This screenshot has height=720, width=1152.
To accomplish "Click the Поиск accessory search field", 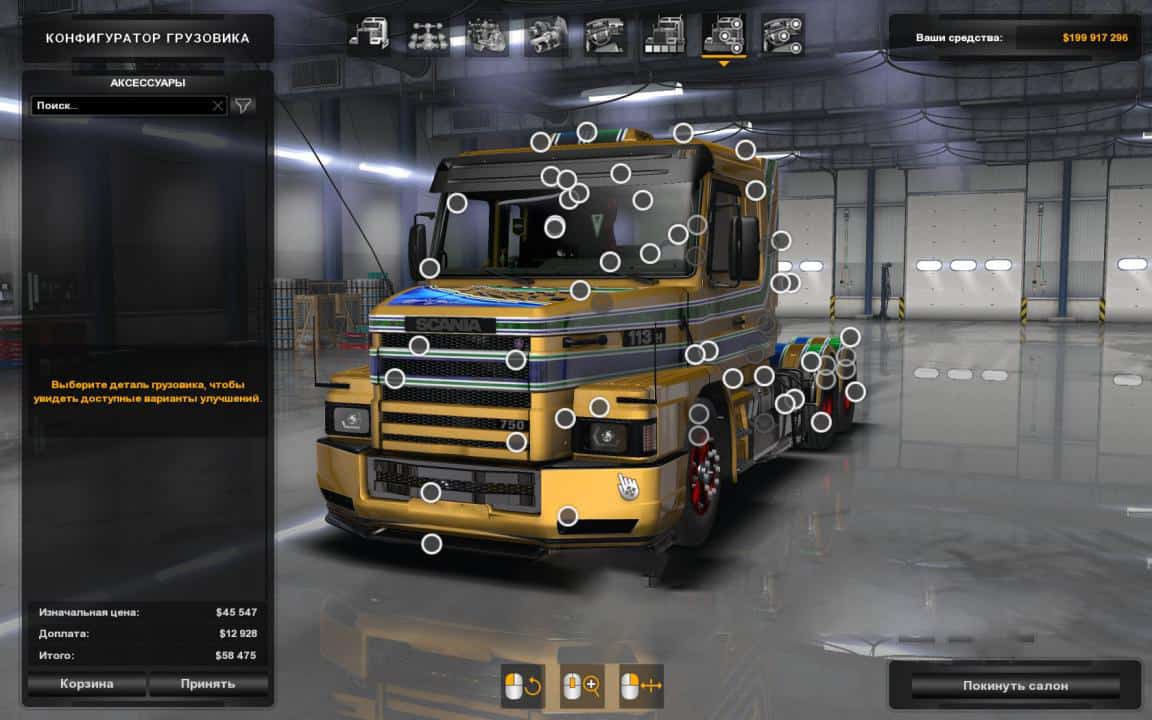I will click(120, 105).
